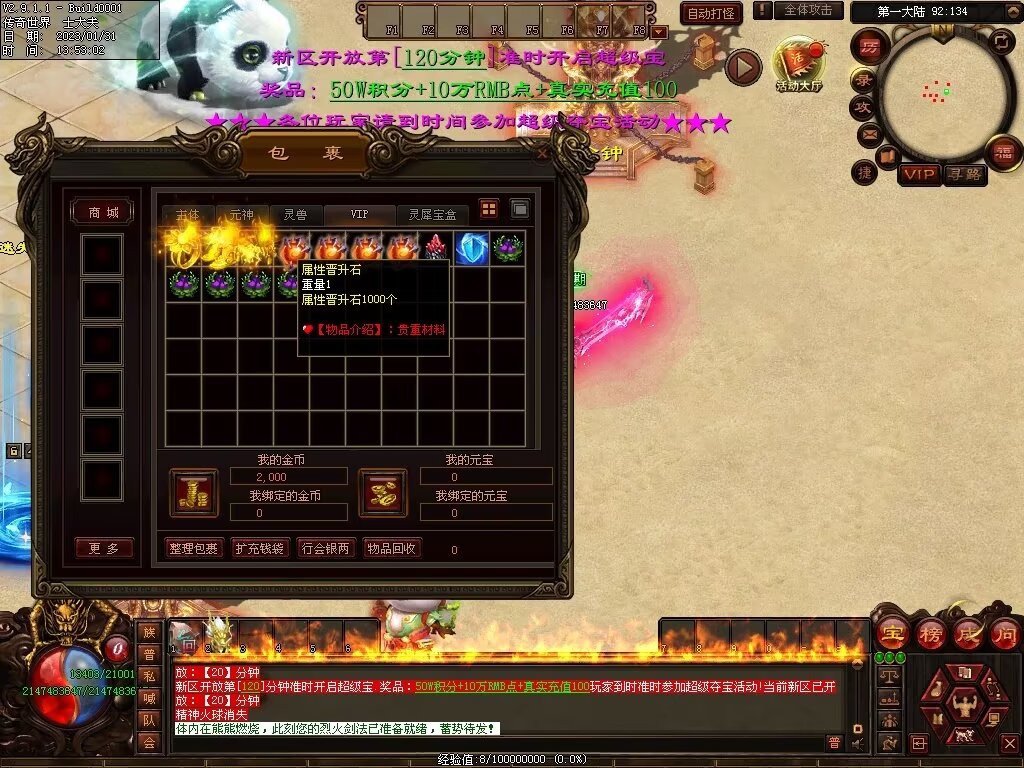Screen dimensions: 1024x768
Task: Select the blue shield crystal item
Action: 471,248
